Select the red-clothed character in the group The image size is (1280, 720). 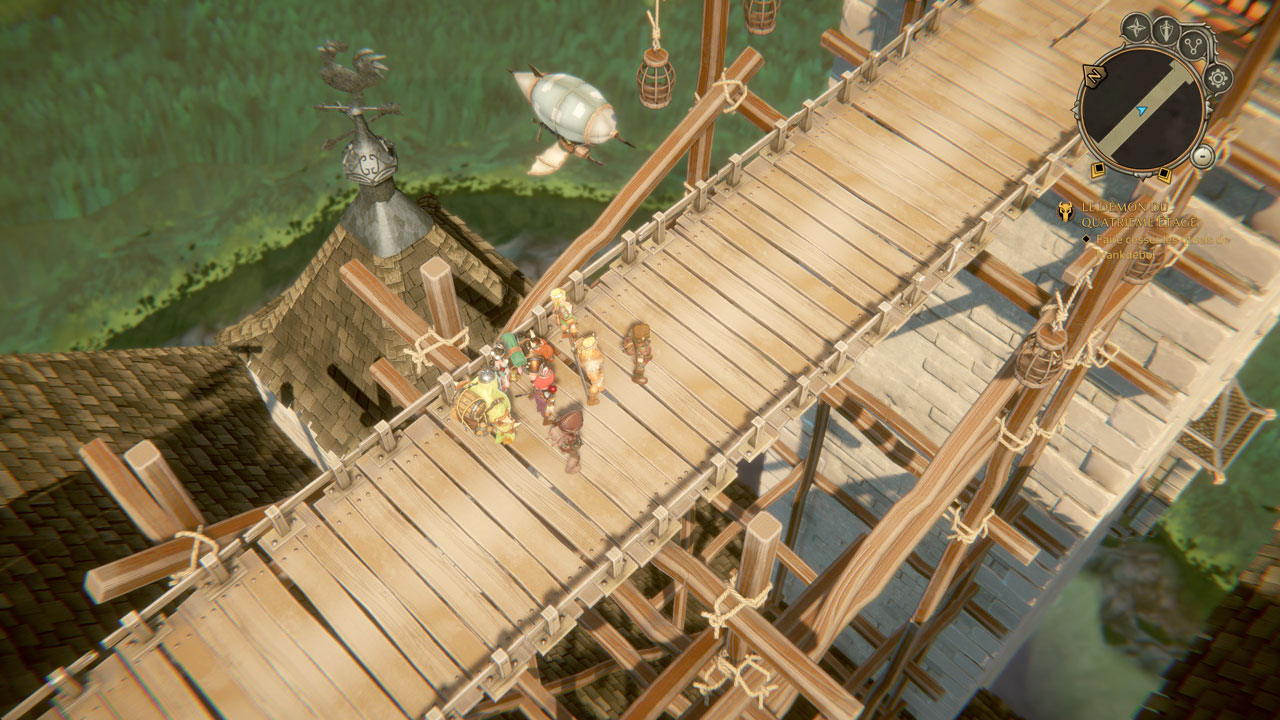[x=542, y=381]
